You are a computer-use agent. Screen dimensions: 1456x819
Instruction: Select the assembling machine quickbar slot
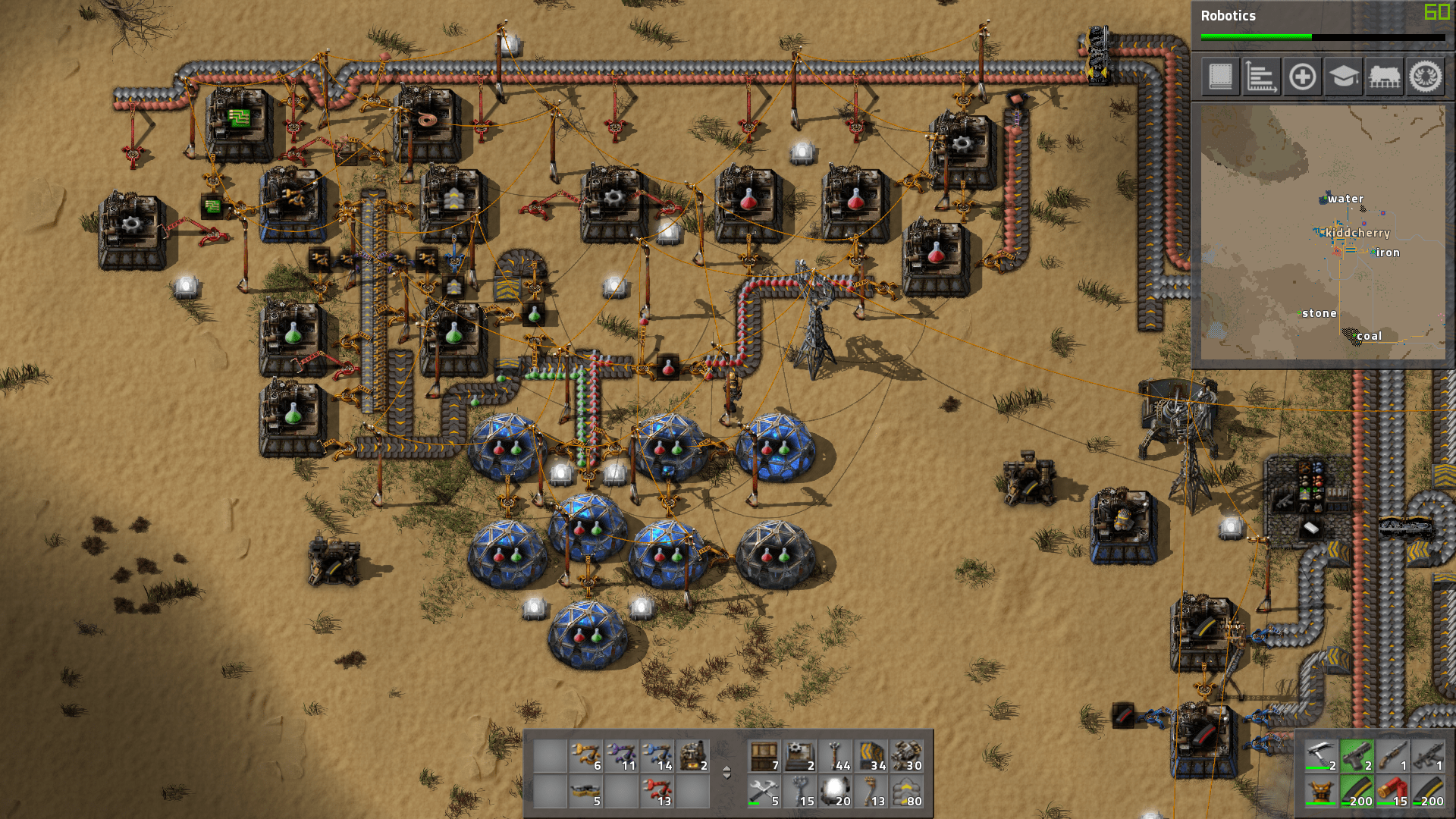(692, 755)
